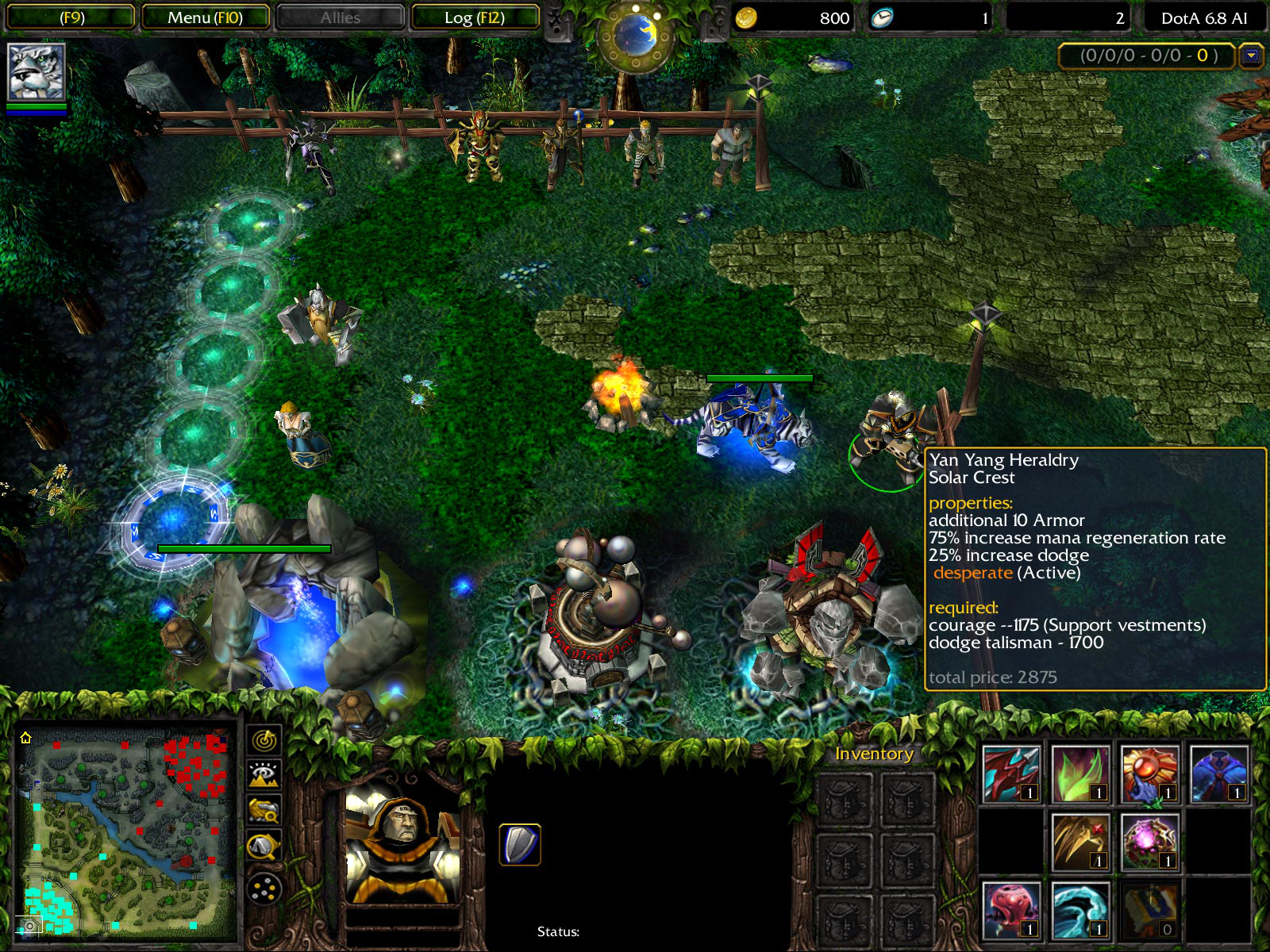Open Menu (F10)

pyautogui.click(x=205, y=17)
